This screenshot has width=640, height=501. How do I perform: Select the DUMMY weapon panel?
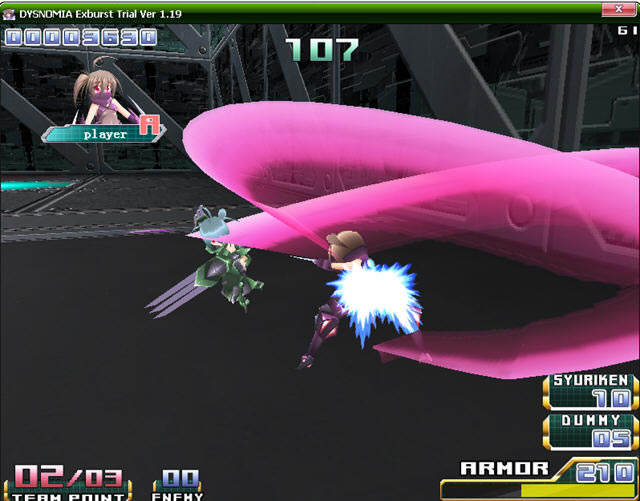point(591,431)
